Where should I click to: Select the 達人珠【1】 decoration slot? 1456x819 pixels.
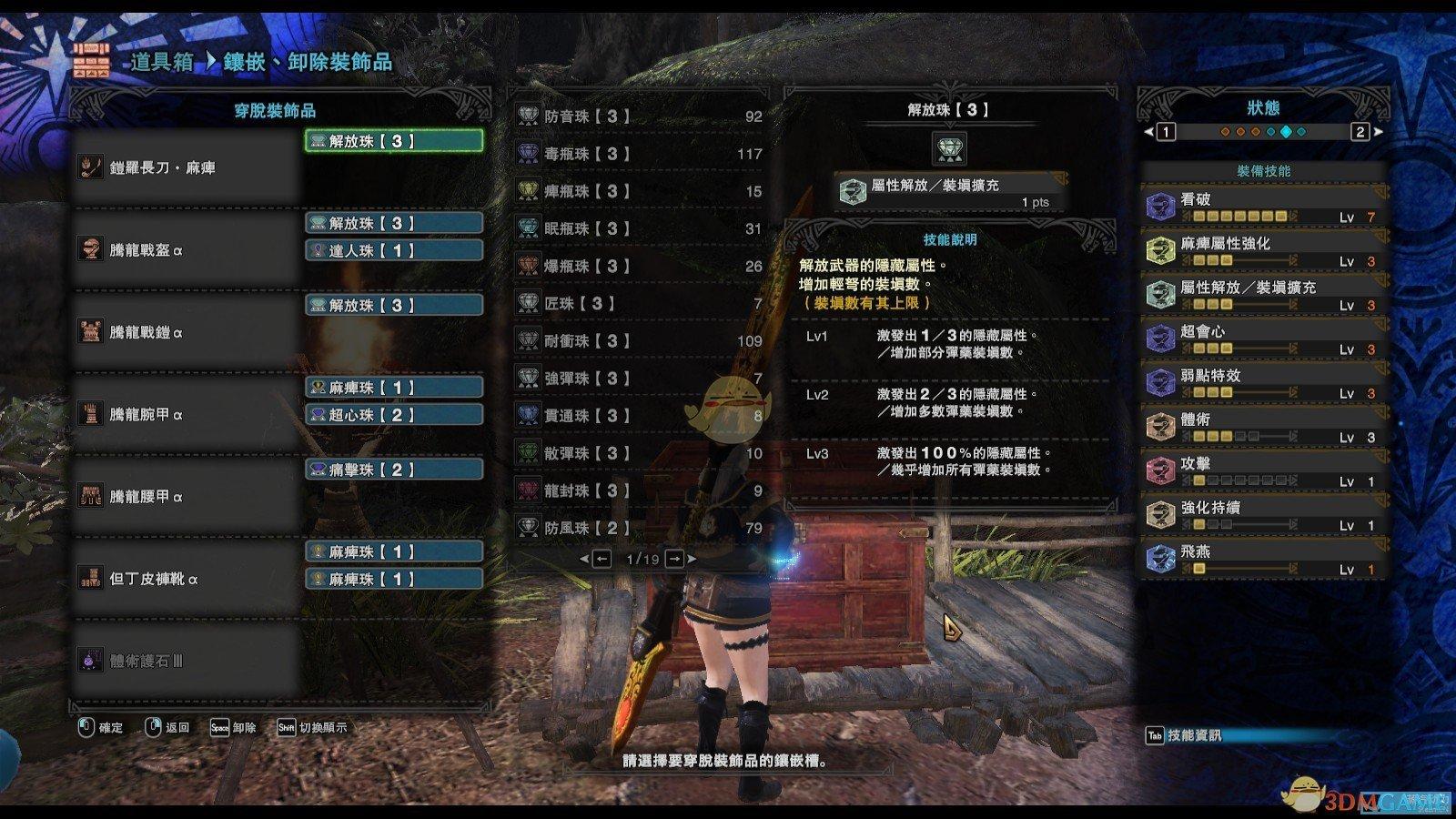(x=393, y=250)
